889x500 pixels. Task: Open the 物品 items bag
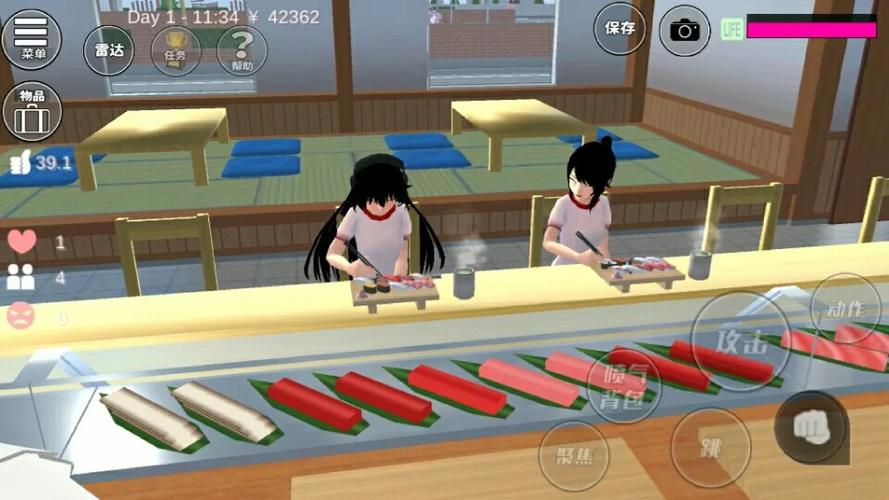[32, 110]
